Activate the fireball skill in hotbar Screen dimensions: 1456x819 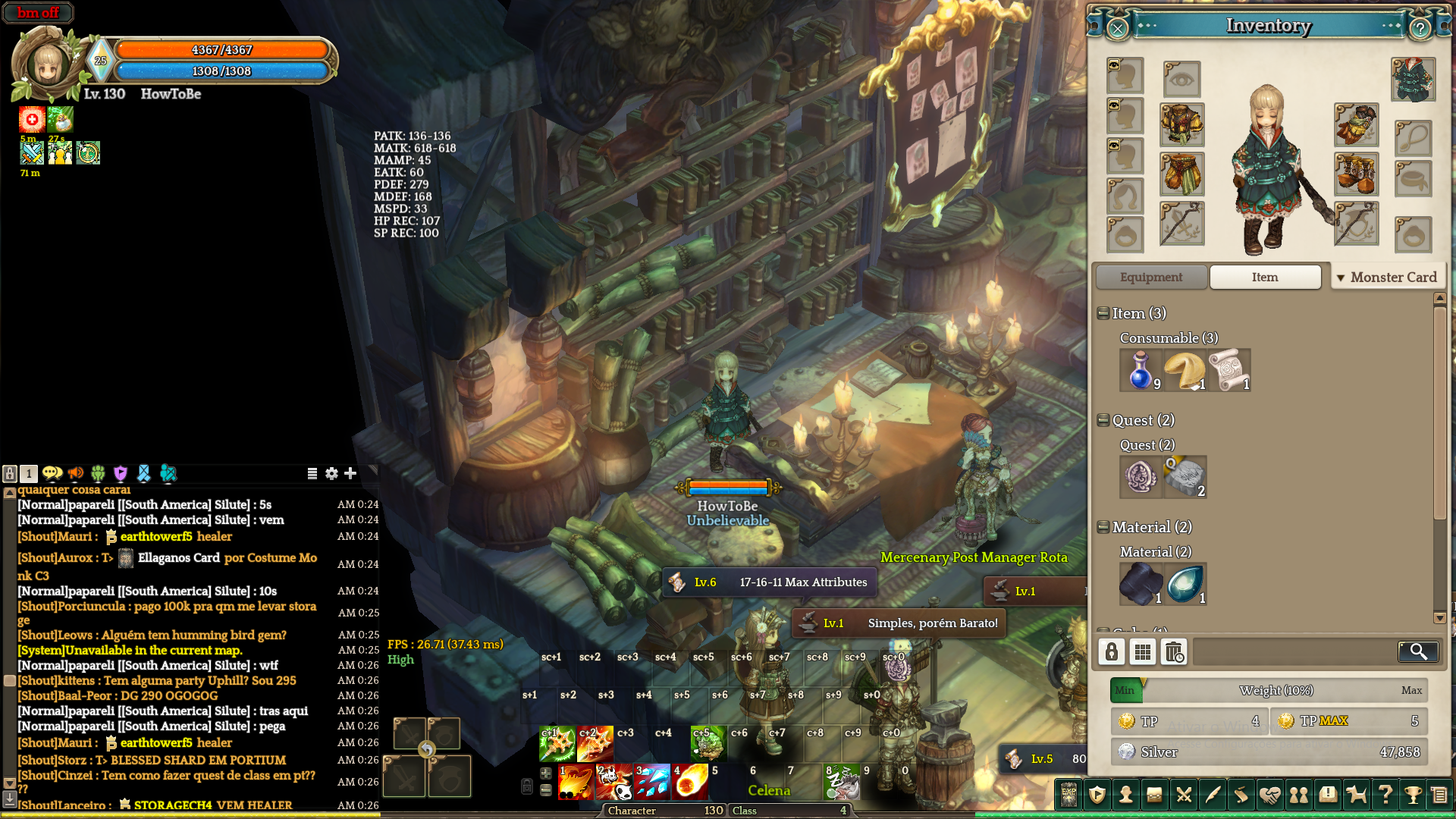[690, 783]
